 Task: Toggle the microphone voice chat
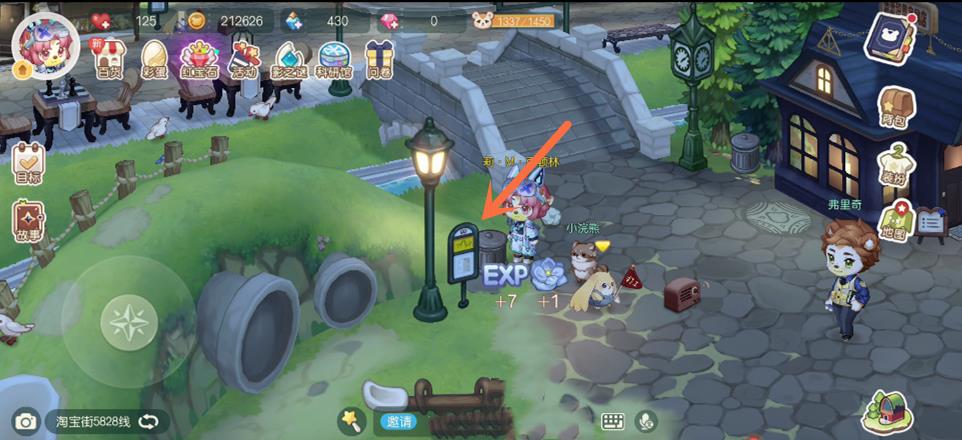(647, 422)
